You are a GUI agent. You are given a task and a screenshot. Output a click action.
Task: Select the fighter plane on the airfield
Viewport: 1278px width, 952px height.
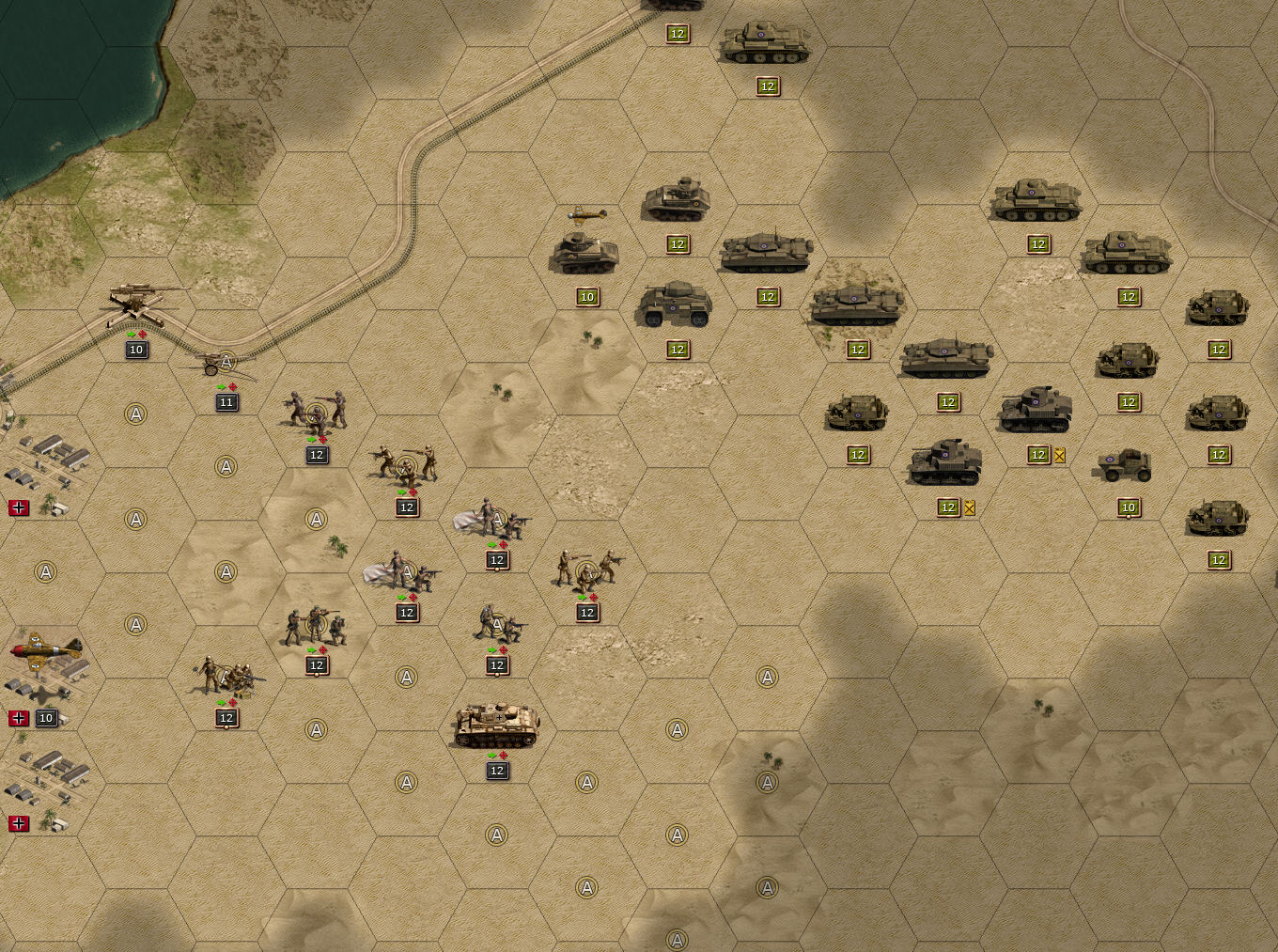(x=45, y=648)
